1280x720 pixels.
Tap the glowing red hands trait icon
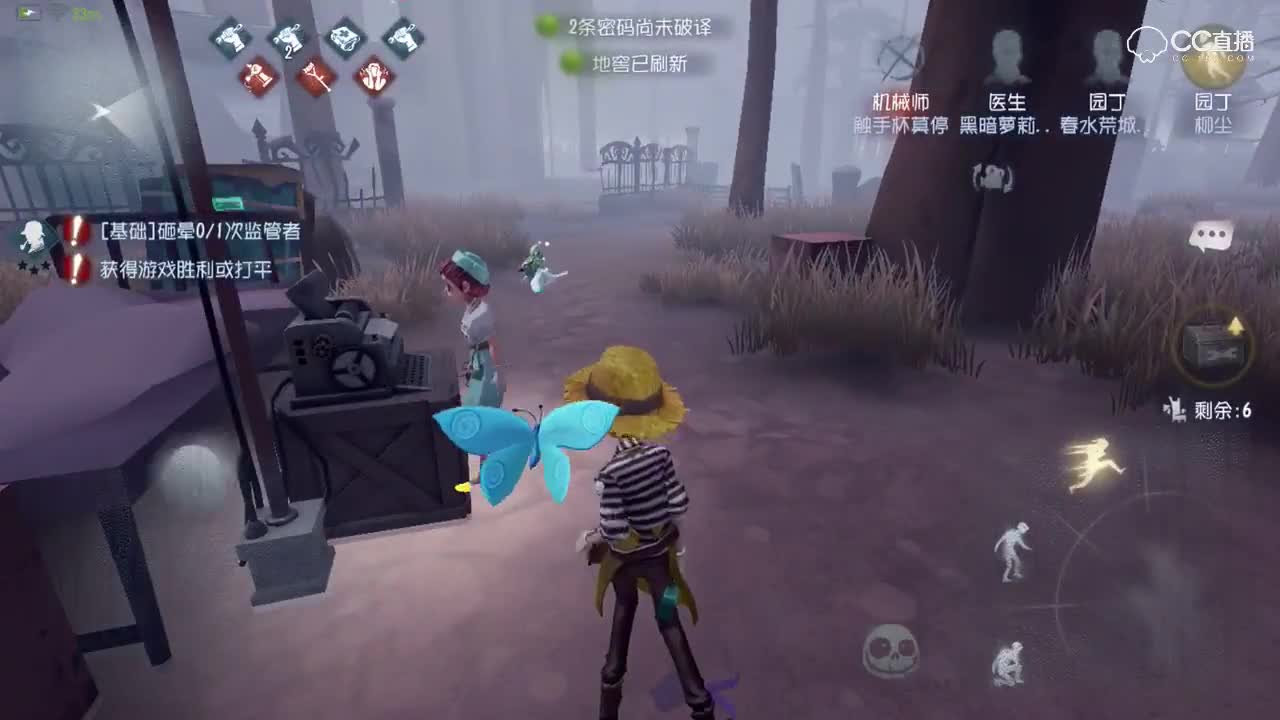(373, 76)
